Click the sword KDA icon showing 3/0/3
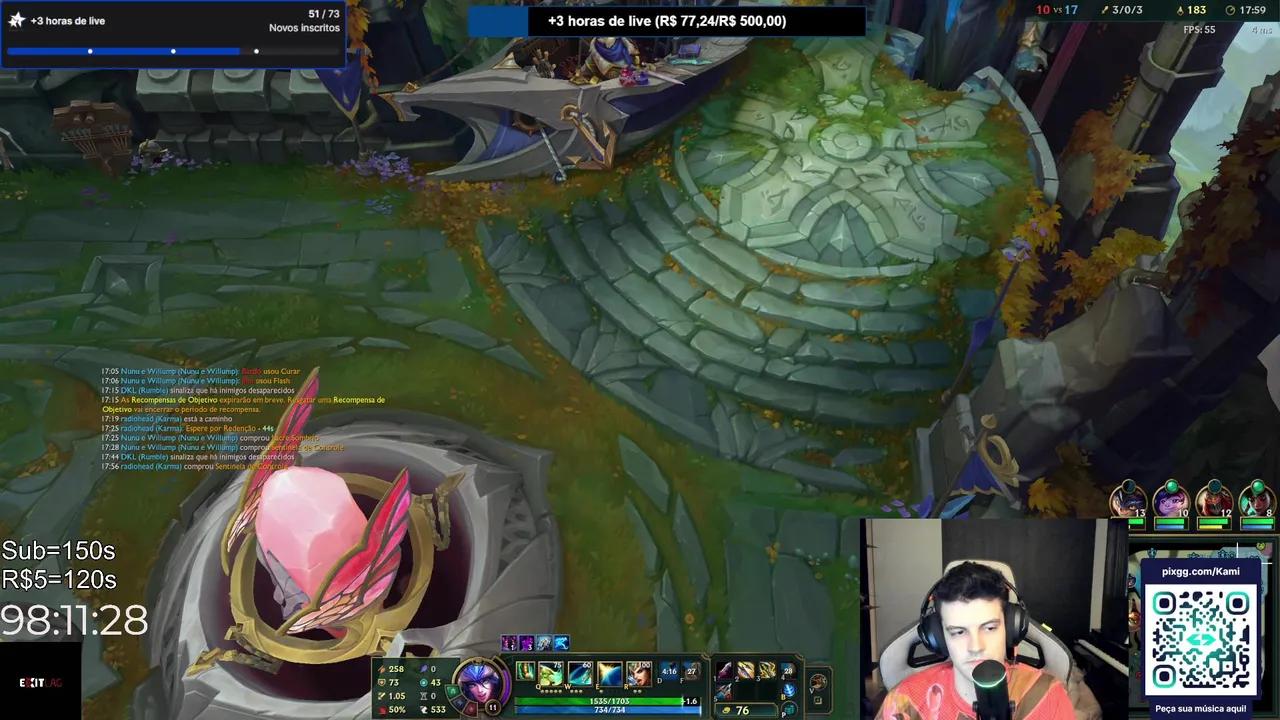Viewport: 1280px width, 720px height. (x=1104, y=10)
